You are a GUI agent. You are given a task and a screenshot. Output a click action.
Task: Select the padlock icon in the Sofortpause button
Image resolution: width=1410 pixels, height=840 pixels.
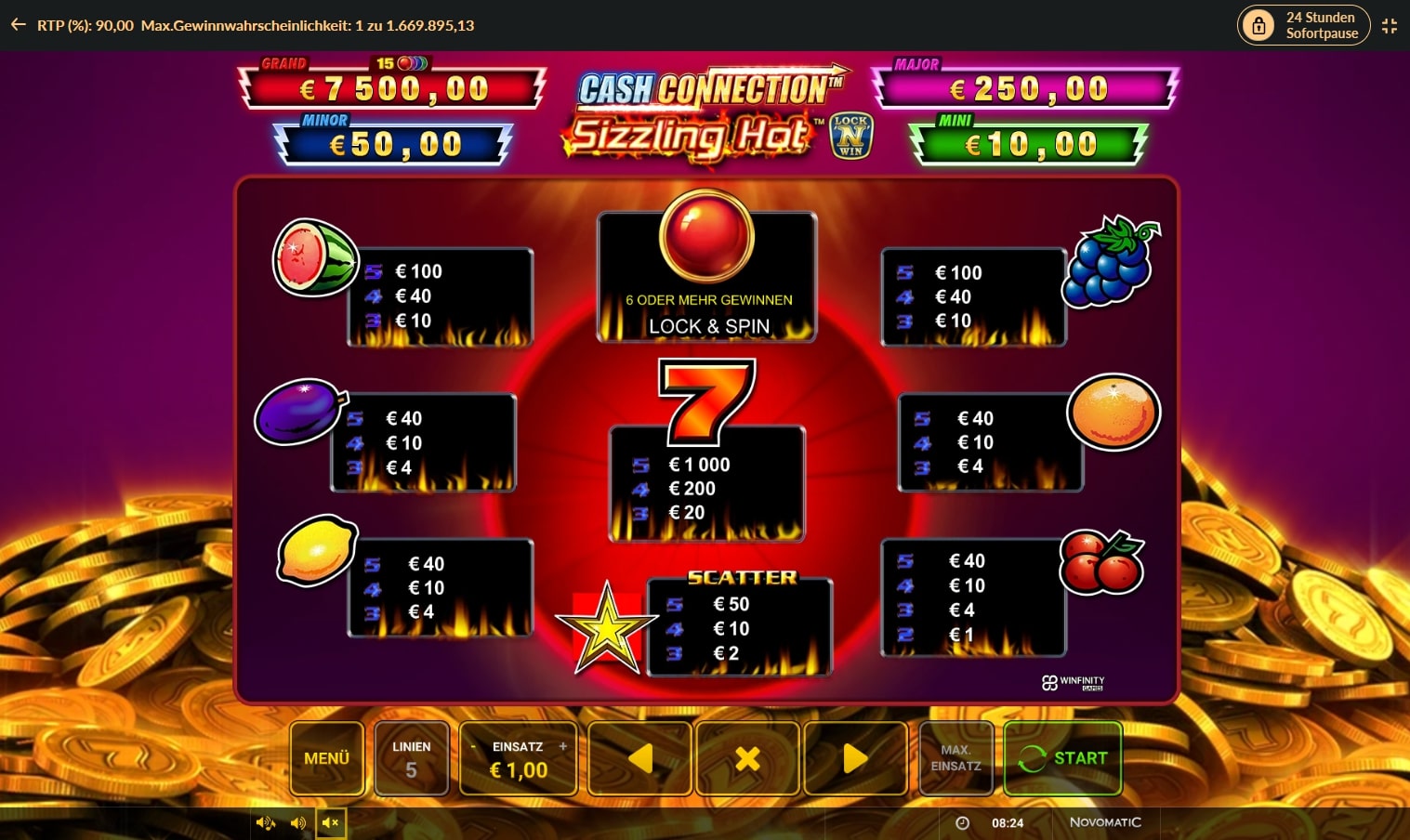pos(1259,25)
